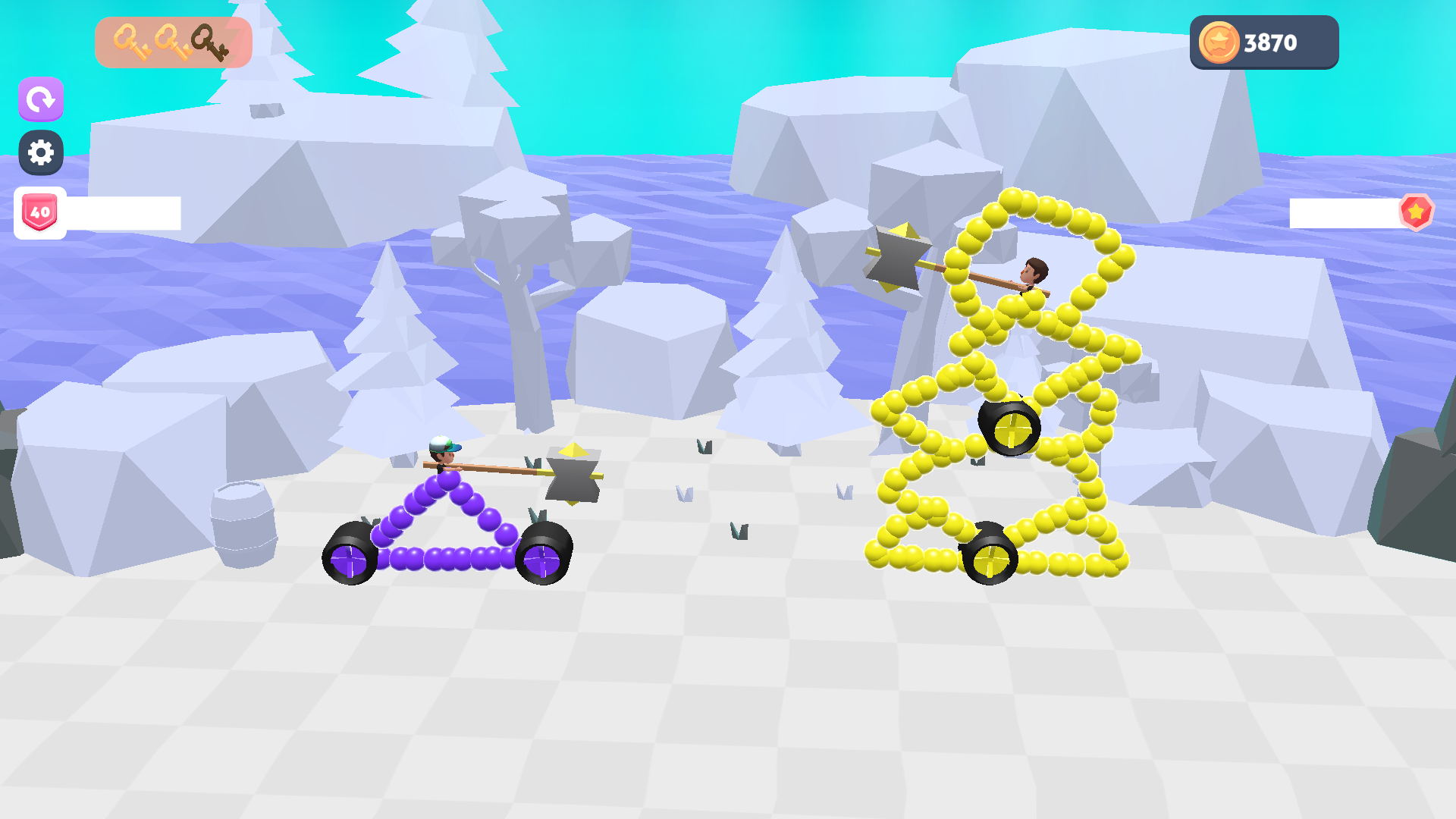This screenshot has height=819, width=1456.
Task: Open the settings gear icon
Action: pos(40,152)
